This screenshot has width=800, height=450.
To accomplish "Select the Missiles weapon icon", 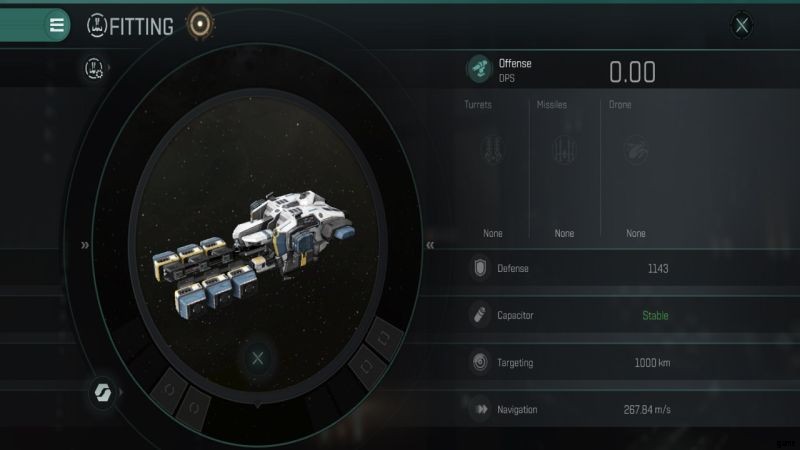I will point(564,150).
